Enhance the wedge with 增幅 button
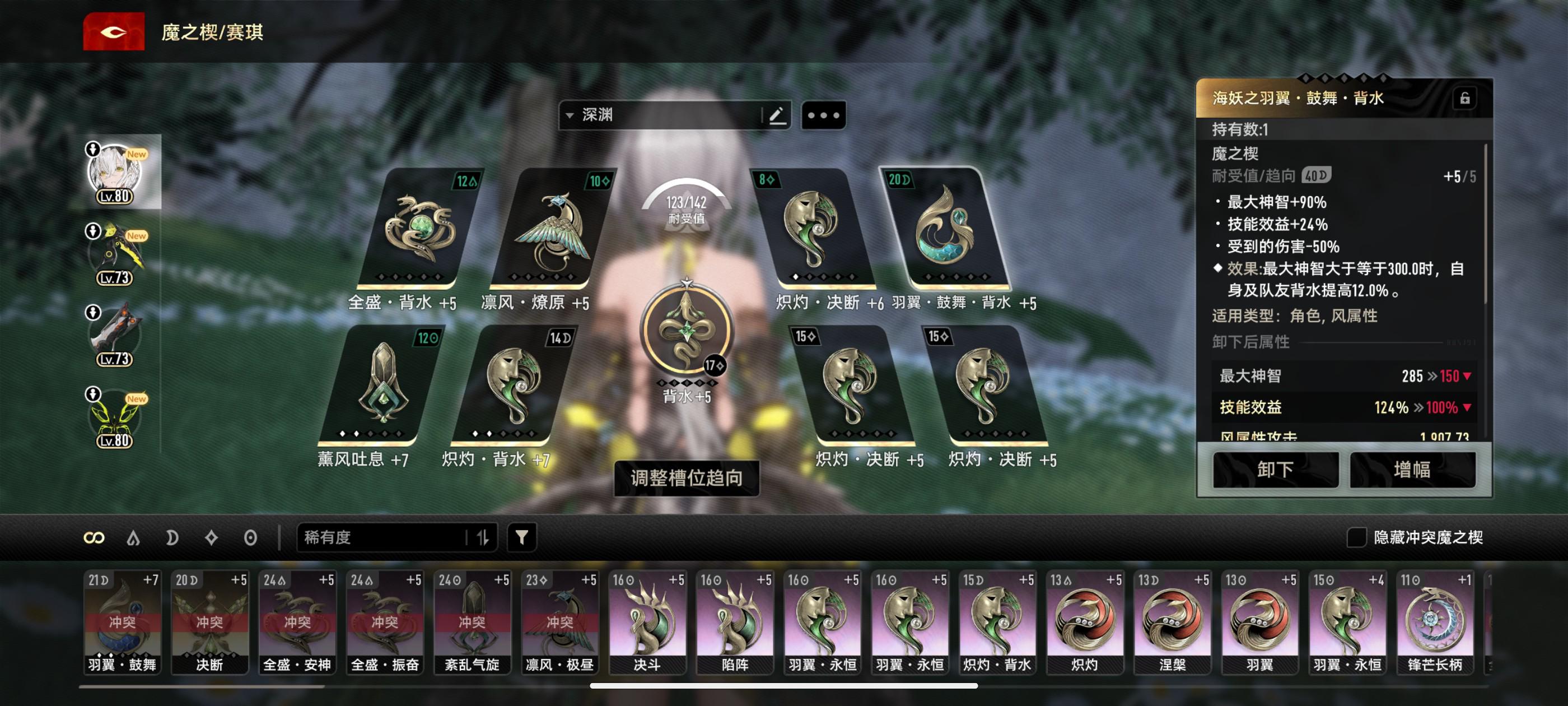This screenshot has height=706, width=1568. [1412, 470]
